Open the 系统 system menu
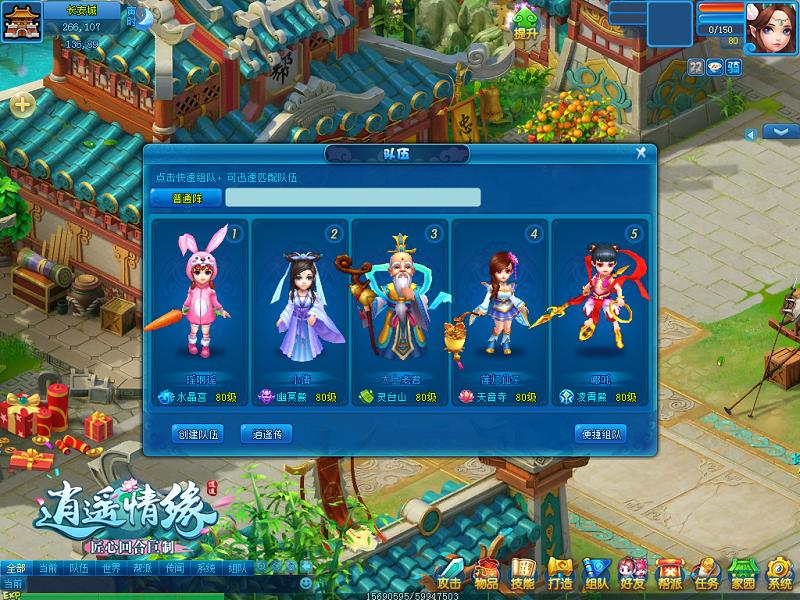Image resolution: width=800 pixels, height=600 pixels. [780, 574]
